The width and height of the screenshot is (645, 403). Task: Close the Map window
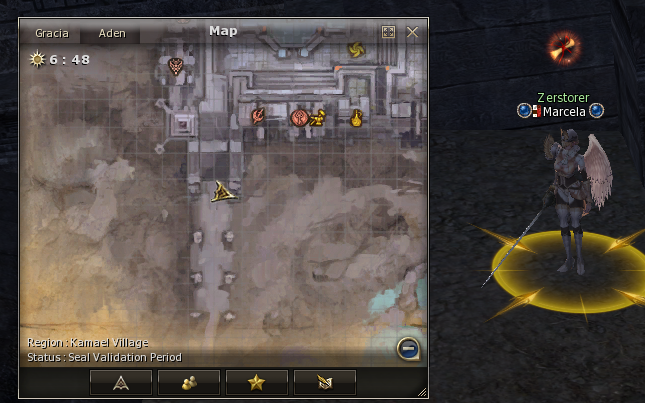(x=412, y=32)
